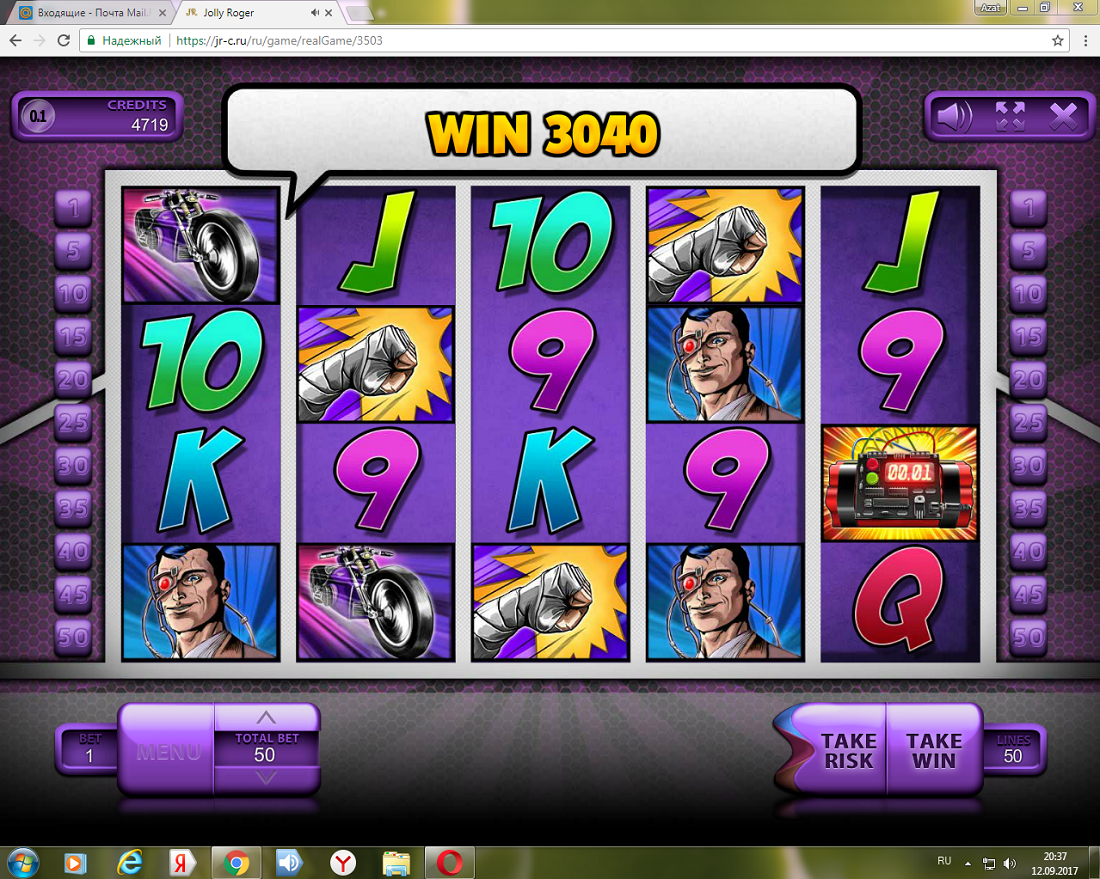Switch the game to fullscreen mode
Viewport: 1100px width, 879px height.
(x=1010, y=117)
